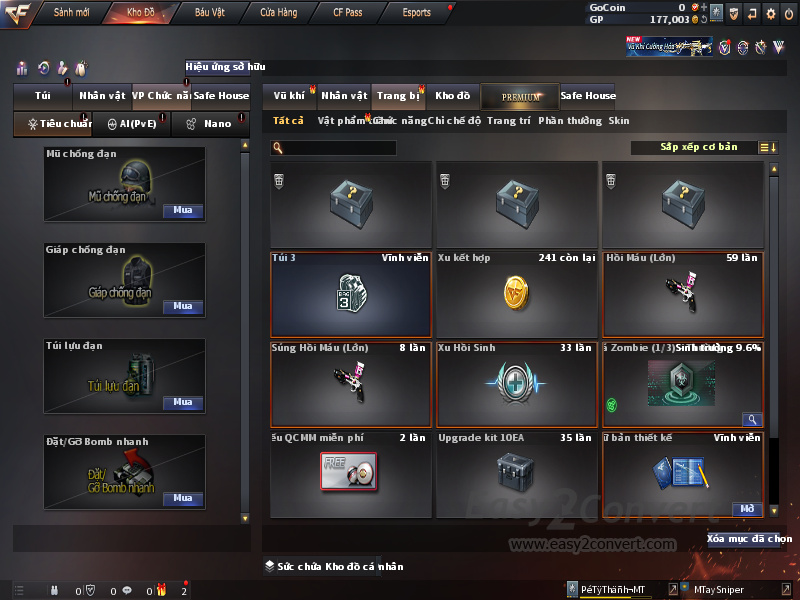Open the Esports tab
Screen dimensions: 800x600
(416, 13)
